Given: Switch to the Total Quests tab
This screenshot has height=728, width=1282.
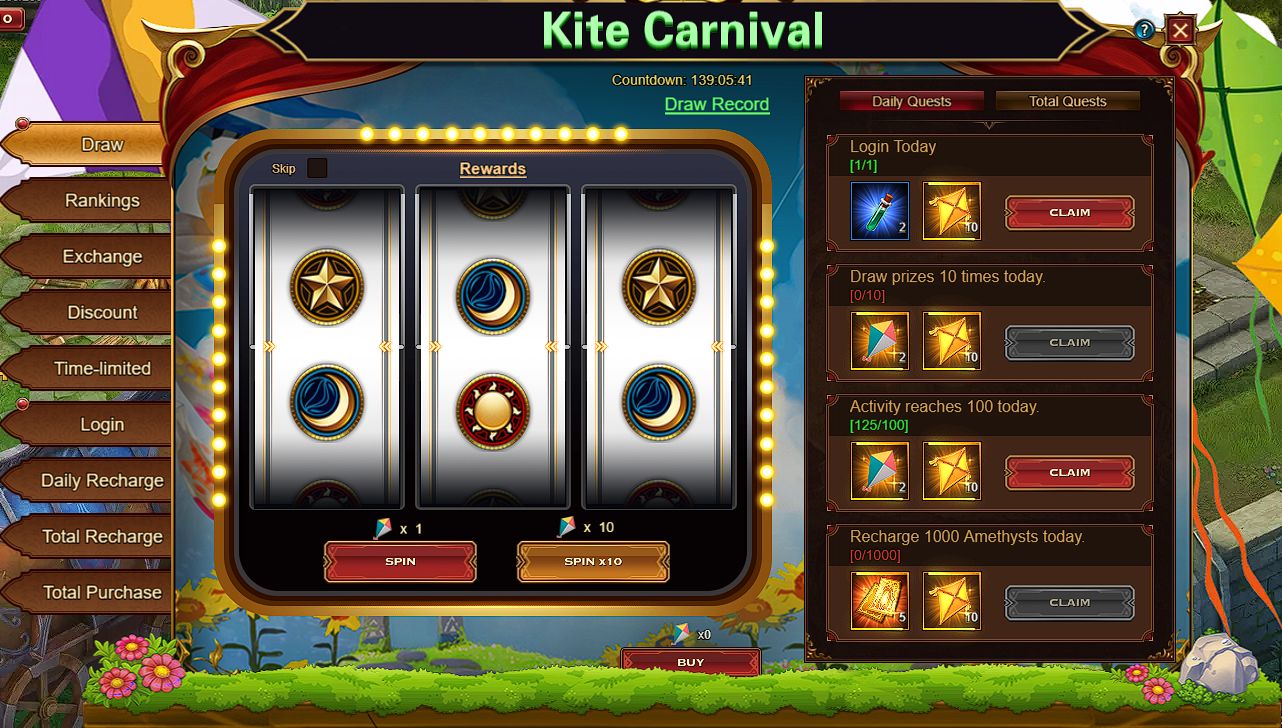Looking at the screenshot, I should click(x=1067, y=101).
